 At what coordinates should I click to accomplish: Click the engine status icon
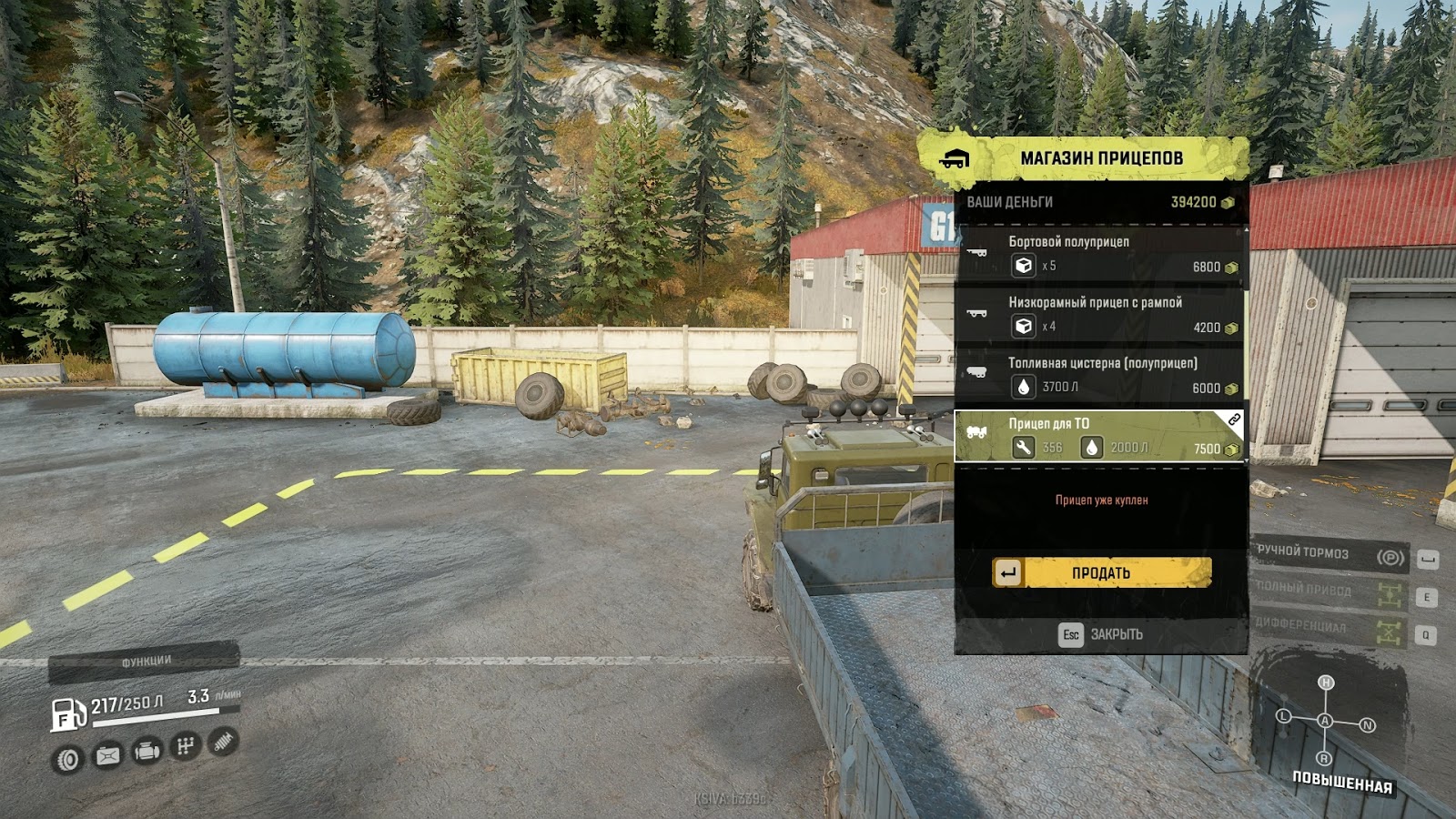tap(147, 752)
